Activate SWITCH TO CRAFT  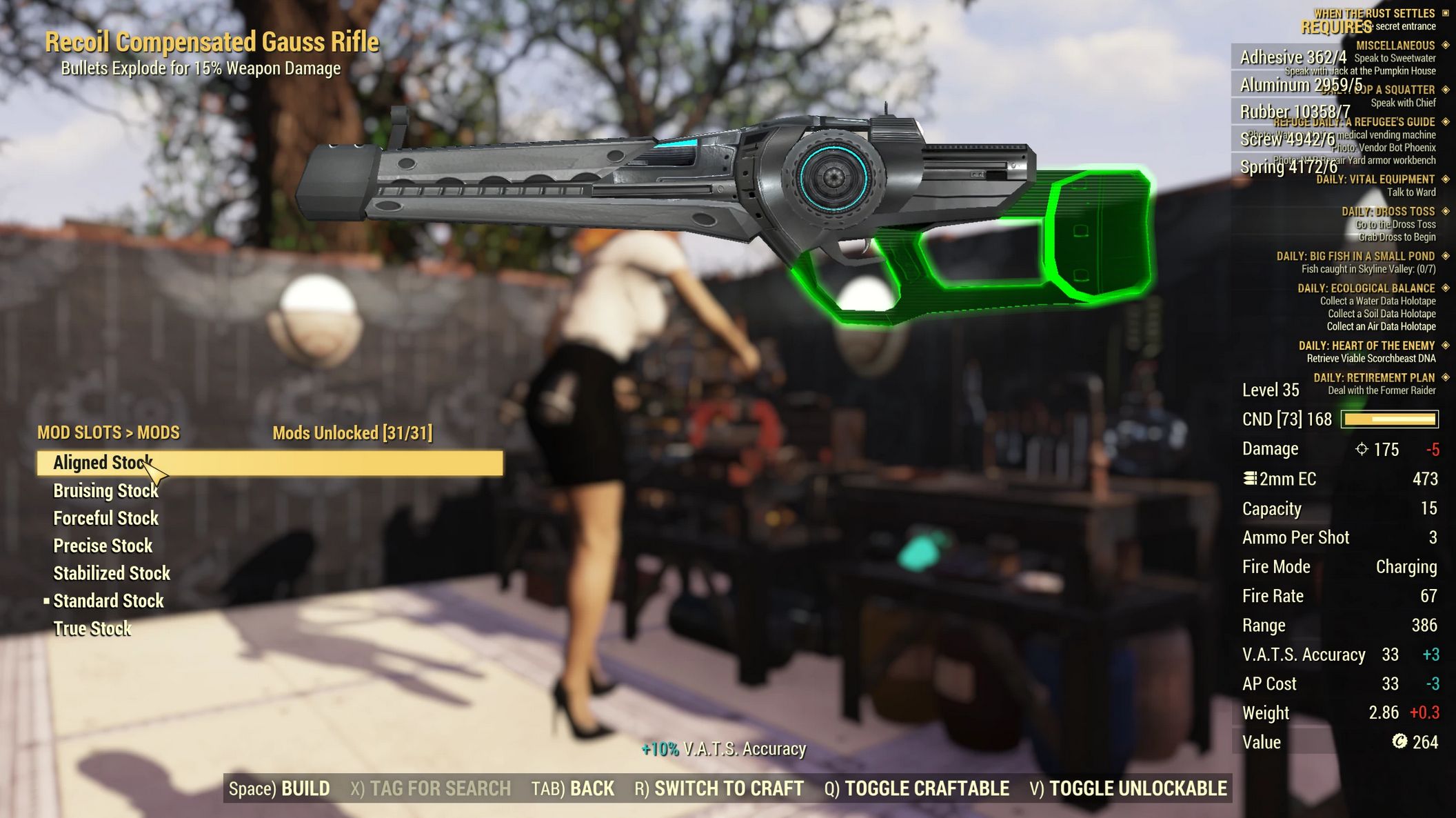[x=719, y=788]
